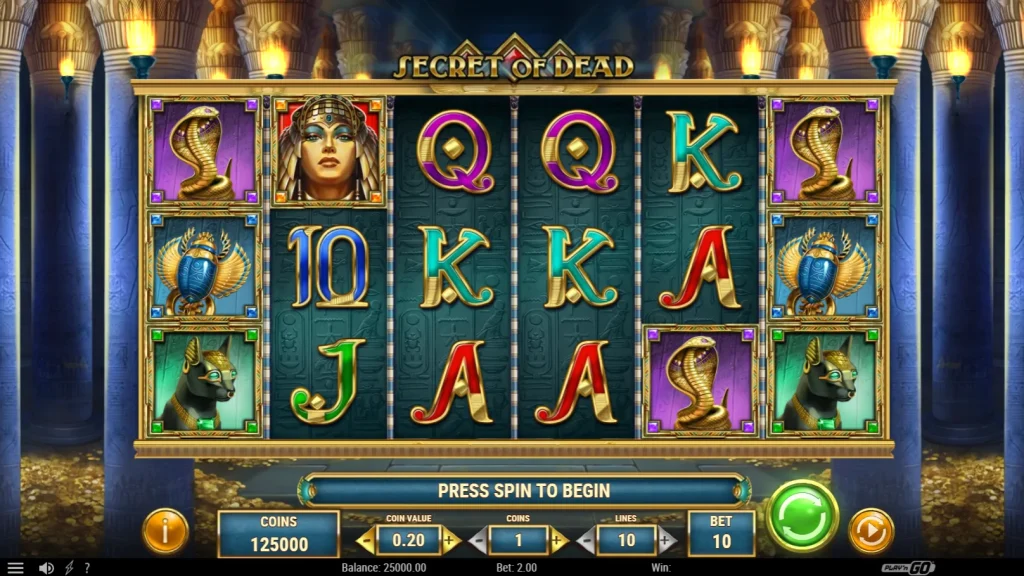Toggle the lightning bolt fast play
The height and width of the screenshot is (576, 1024).
[69, 568]
